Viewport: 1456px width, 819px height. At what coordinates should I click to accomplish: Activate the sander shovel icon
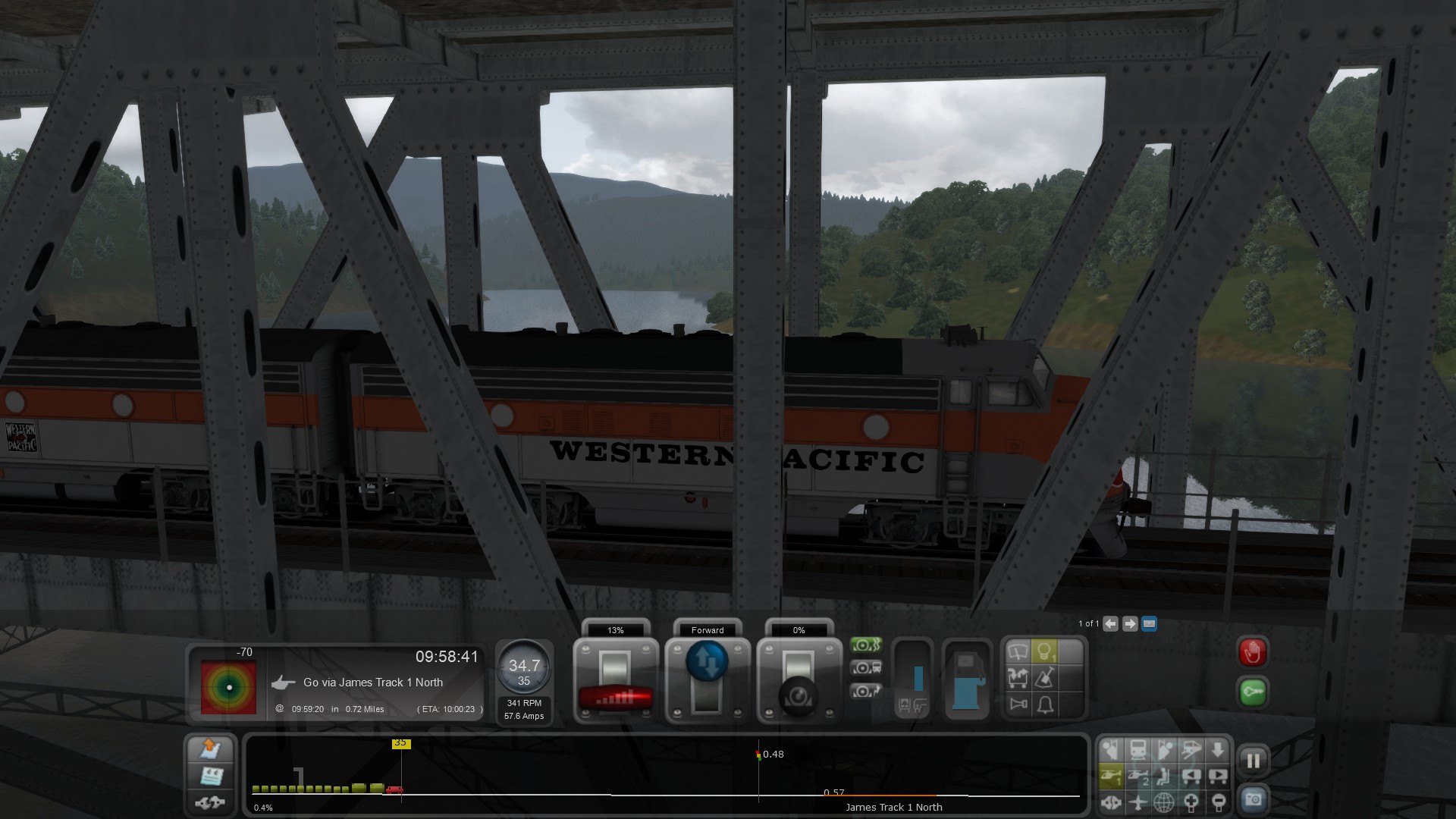click(1044, 679)
